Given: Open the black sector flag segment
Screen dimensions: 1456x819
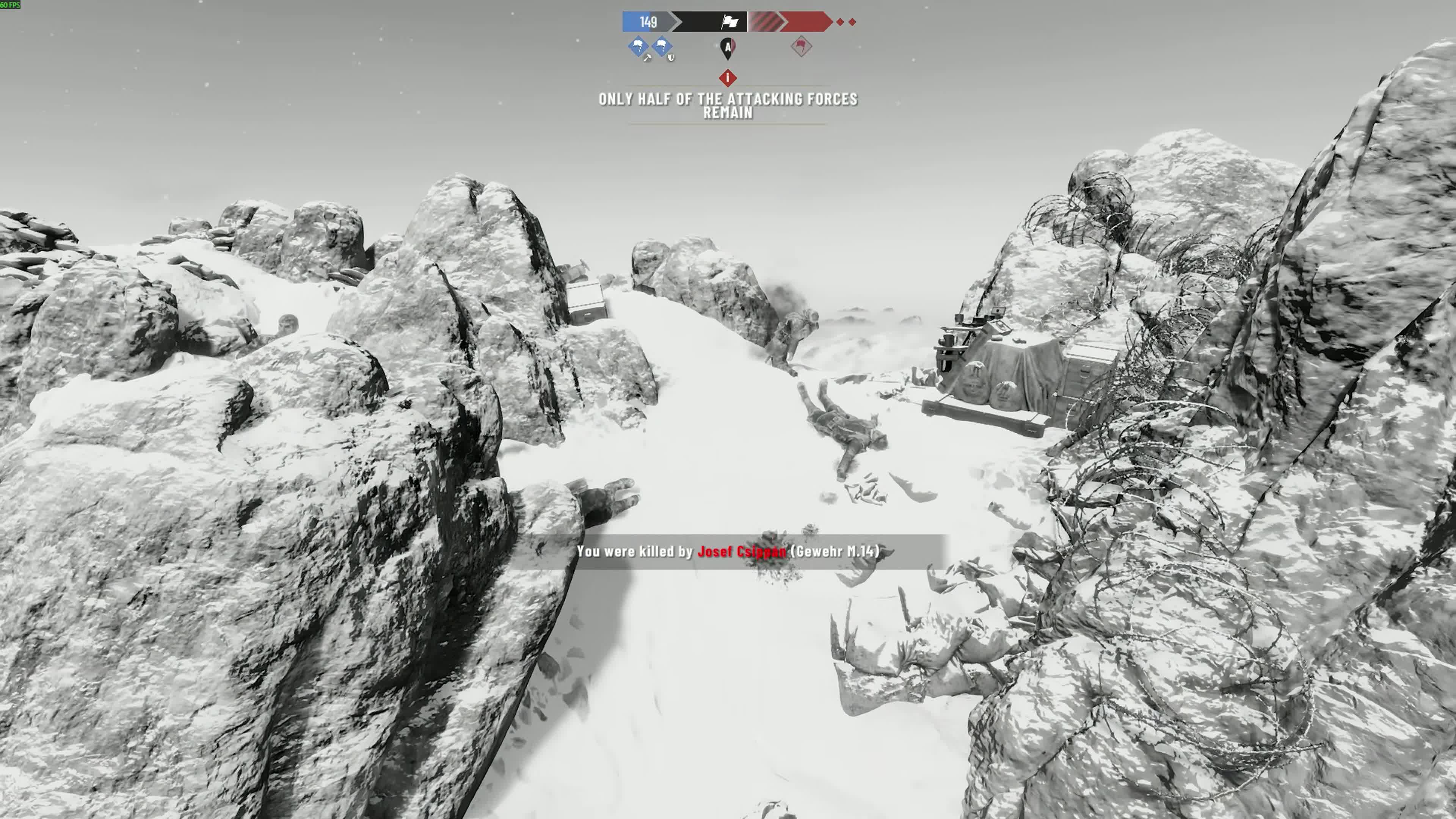Looking at the screenshot, I should pos(709,22).
